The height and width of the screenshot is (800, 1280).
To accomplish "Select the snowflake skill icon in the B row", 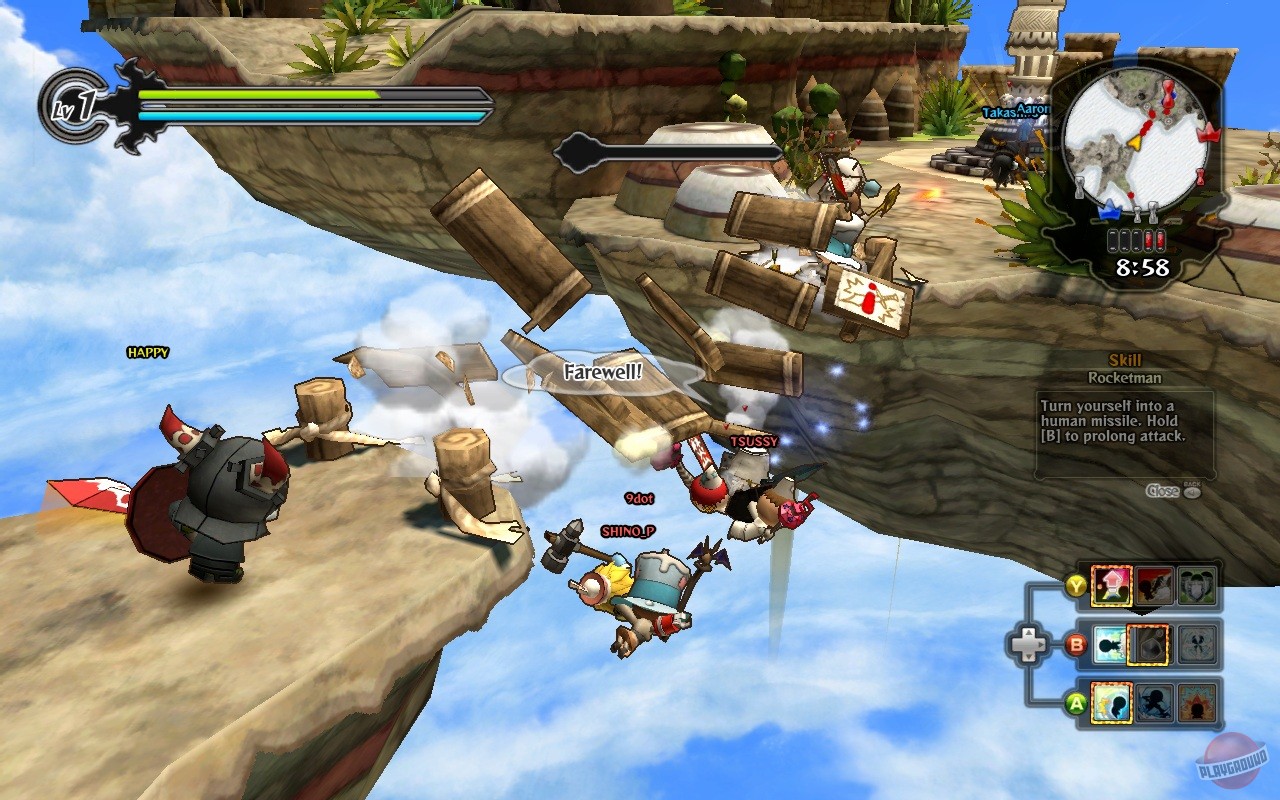I will tap(1198, 644).
